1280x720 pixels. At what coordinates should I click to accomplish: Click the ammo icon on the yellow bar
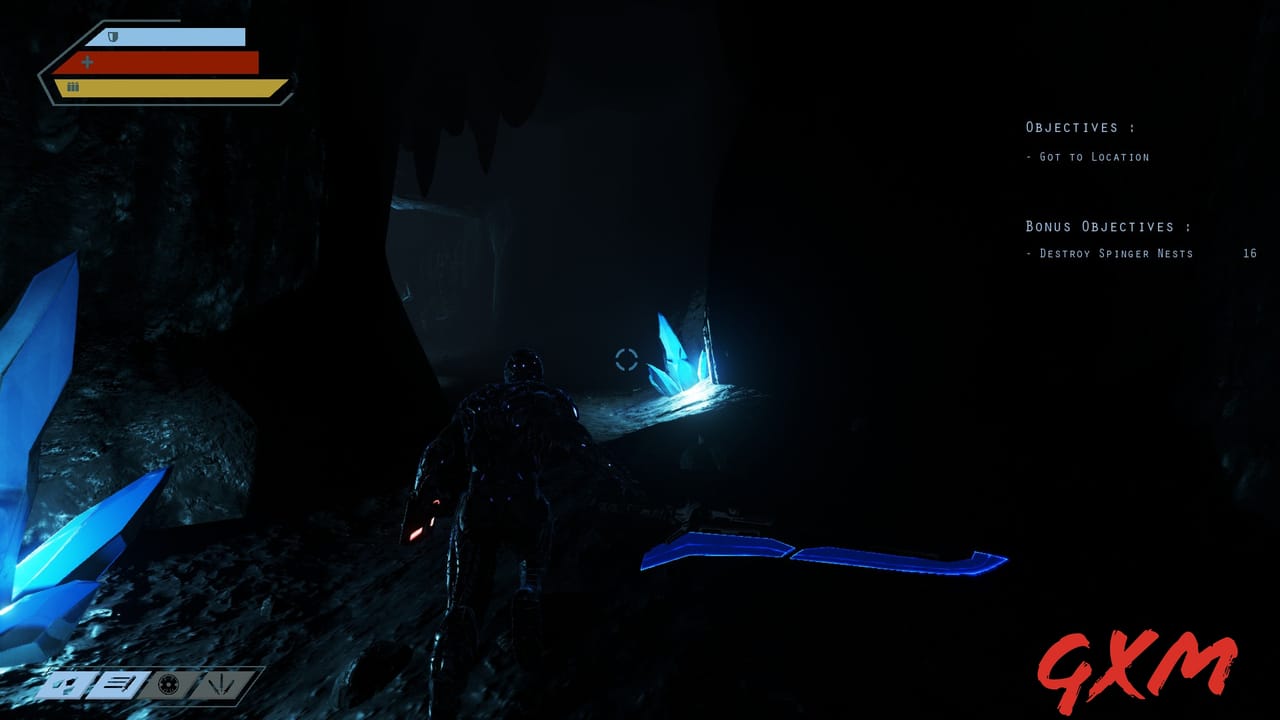(x=71, y=86)
